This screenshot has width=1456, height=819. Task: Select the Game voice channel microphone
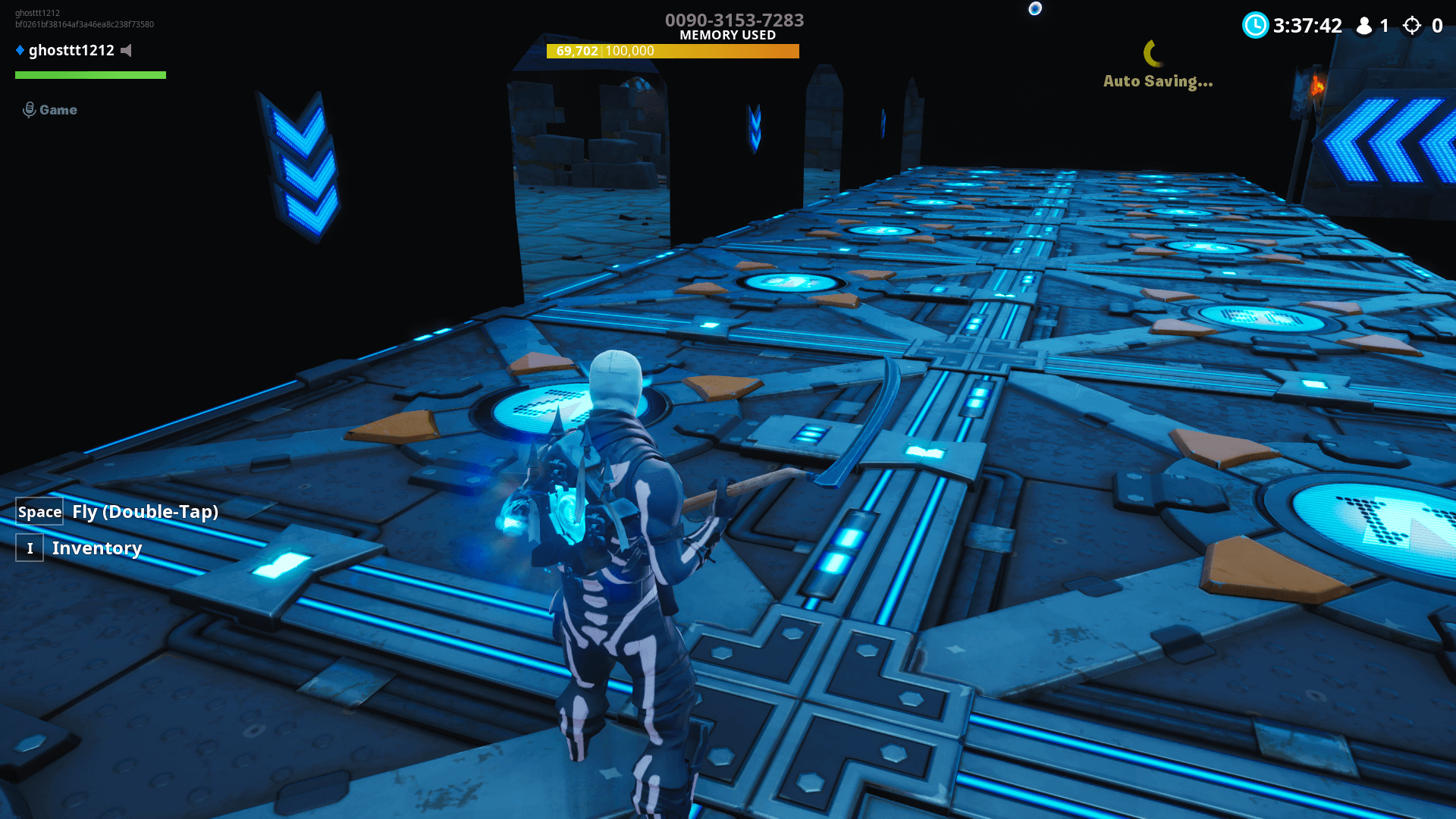[x=30, y=110]
